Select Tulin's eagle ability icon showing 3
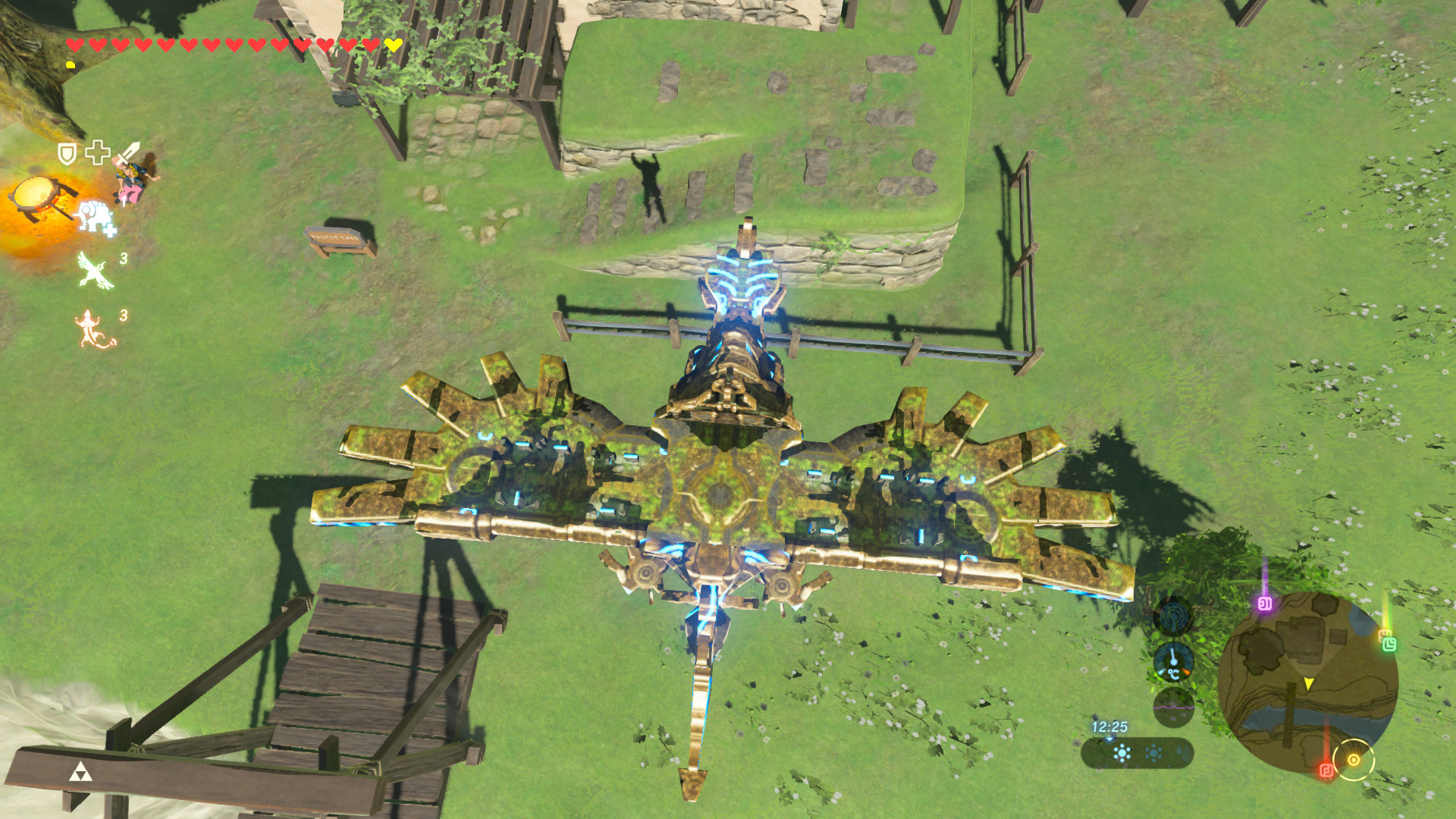The width and height of the screenshot is (1456, 819). (94, 269)
